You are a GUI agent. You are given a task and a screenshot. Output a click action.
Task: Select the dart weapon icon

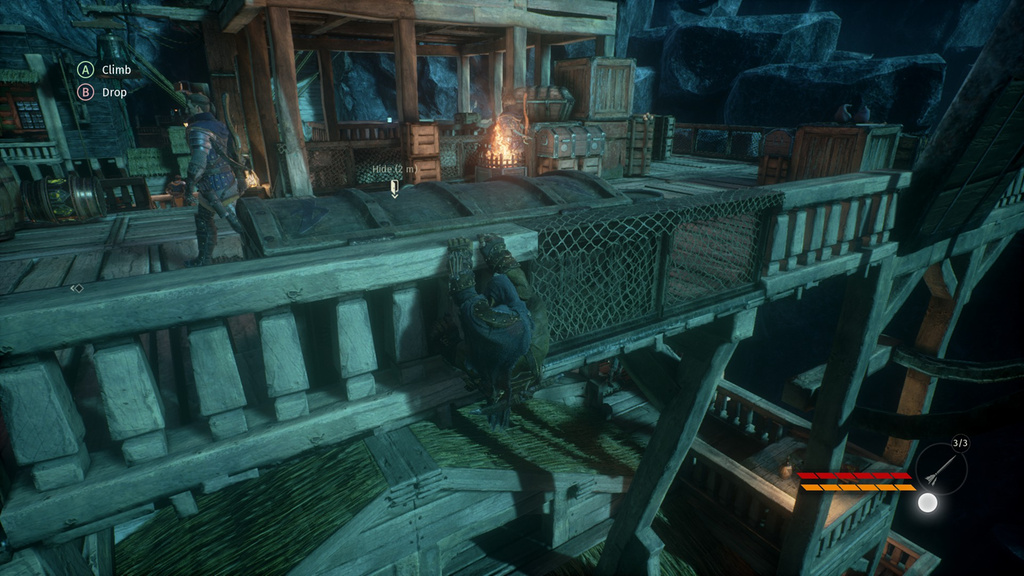pyautogui.click(x=941, y=468)
